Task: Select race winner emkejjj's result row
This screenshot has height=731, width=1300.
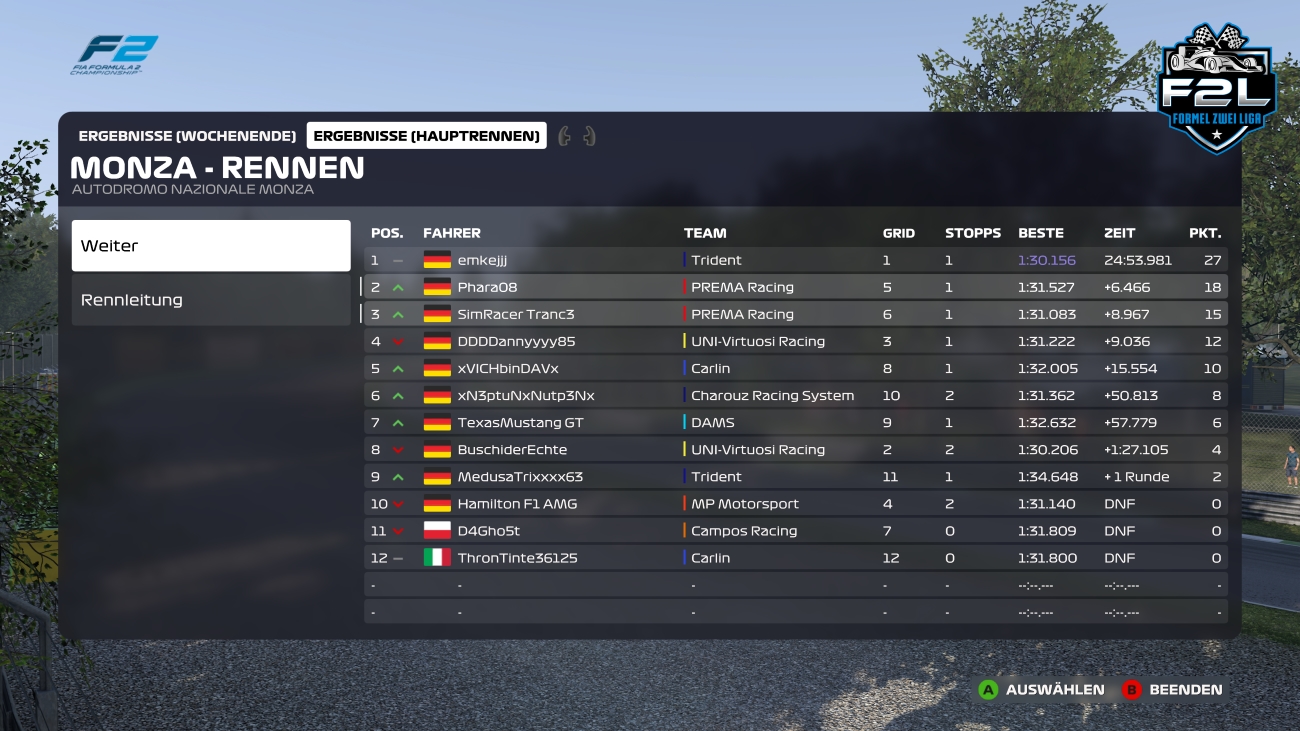Action: tap(795, 260)
